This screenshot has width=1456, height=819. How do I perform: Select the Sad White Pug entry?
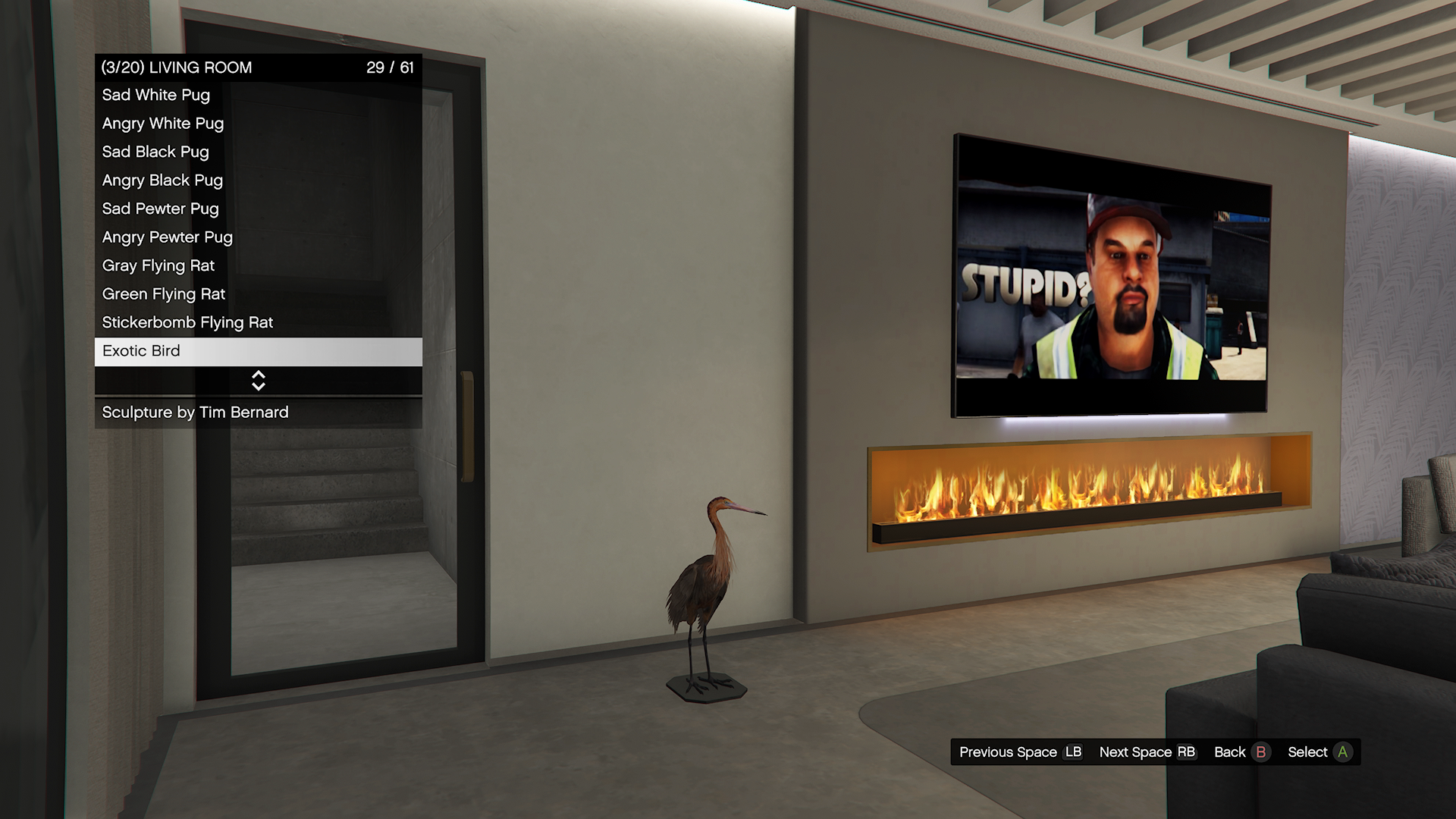tap(258, 96)
